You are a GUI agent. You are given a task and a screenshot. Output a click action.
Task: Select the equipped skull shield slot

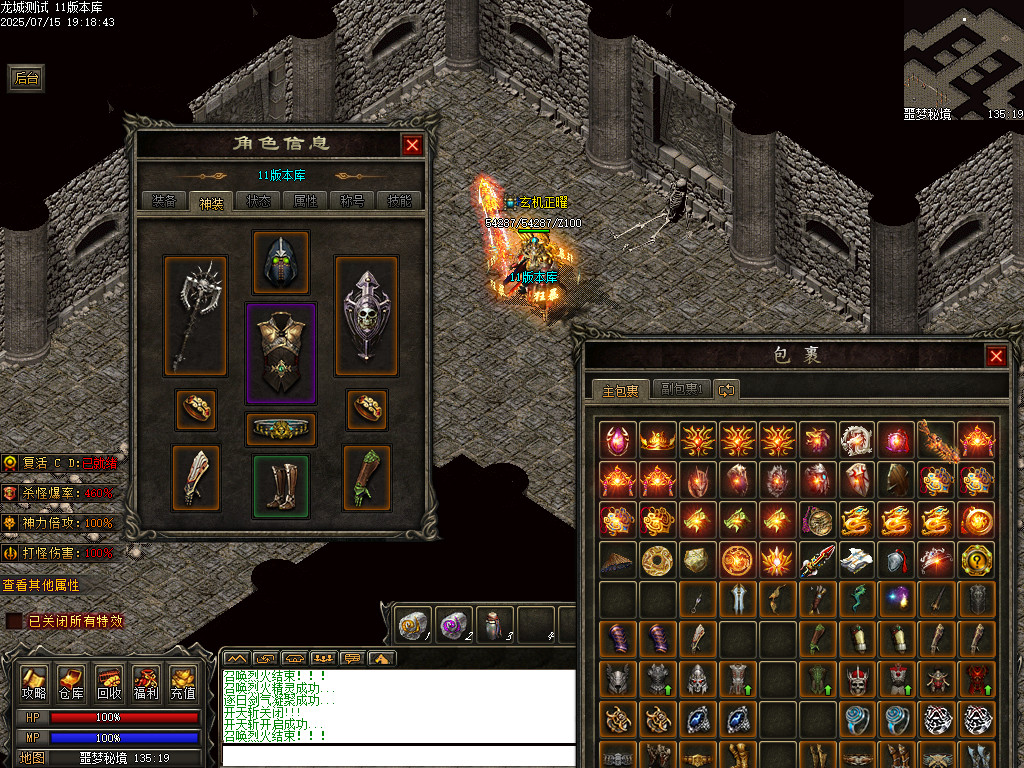(x=366, y=315)
